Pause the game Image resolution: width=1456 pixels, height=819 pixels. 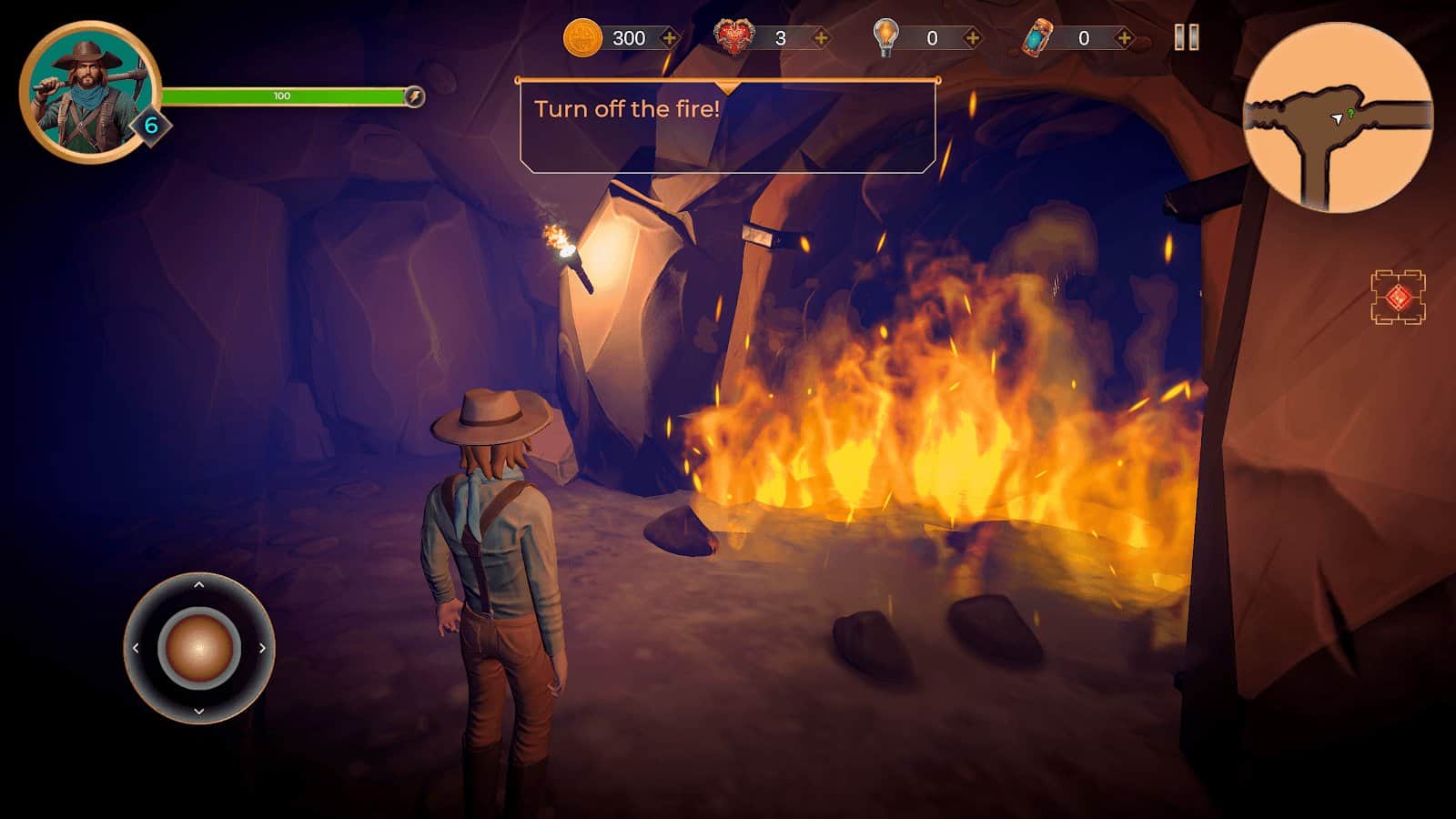(x=1187, y=37)
